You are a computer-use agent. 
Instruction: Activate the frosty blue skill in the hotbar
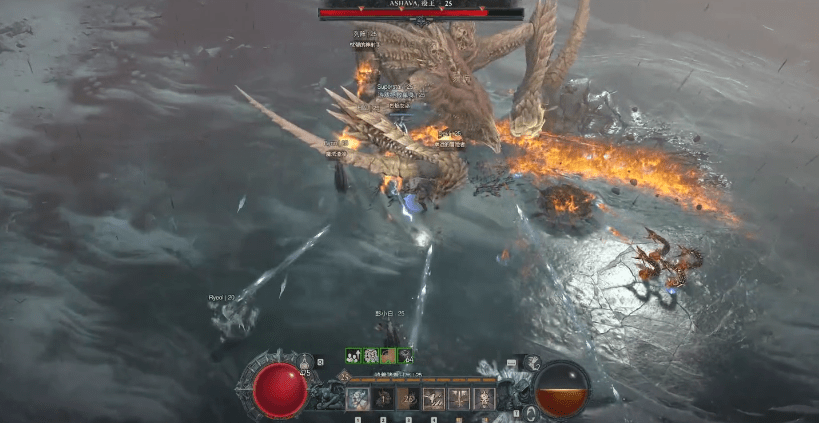(x=357, y=398)
